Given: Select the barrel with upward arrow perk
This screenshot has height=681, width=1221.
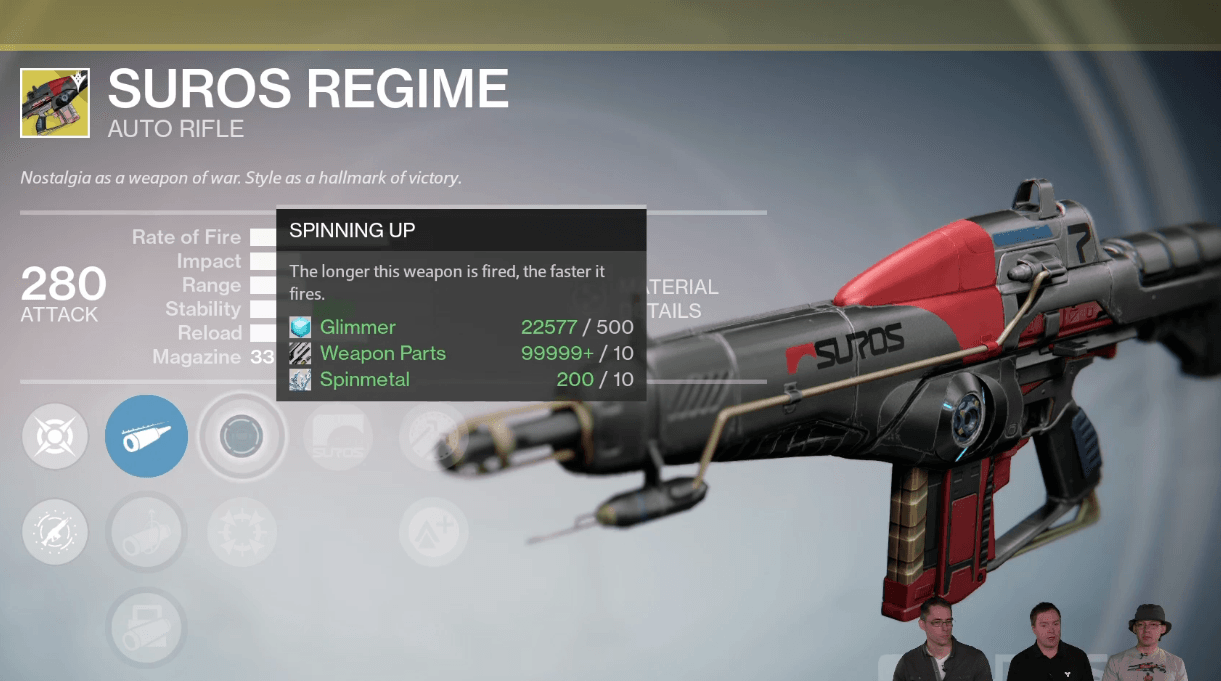Looking at the screenshot, I should pos(146,532).
